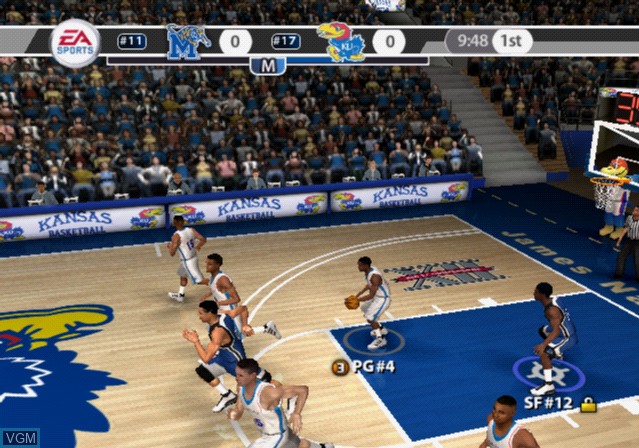639x448 pixels.
Task: Toggle the lock icon beside SF #12
Action: tap(588, 404)
